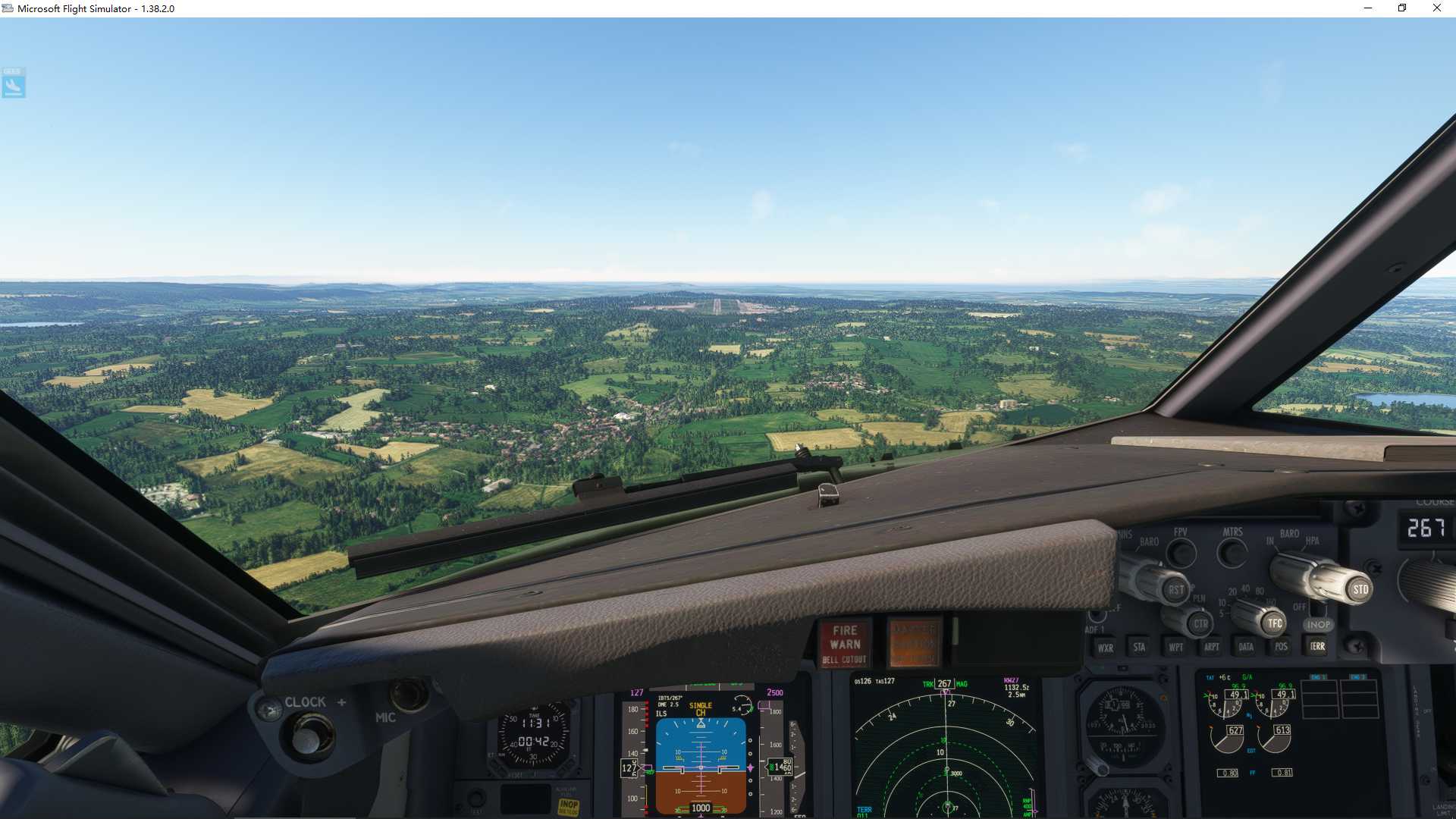1456x819 pixels.
Task: Toggle the TERR terrain display button
Action: coord(1317,647)
